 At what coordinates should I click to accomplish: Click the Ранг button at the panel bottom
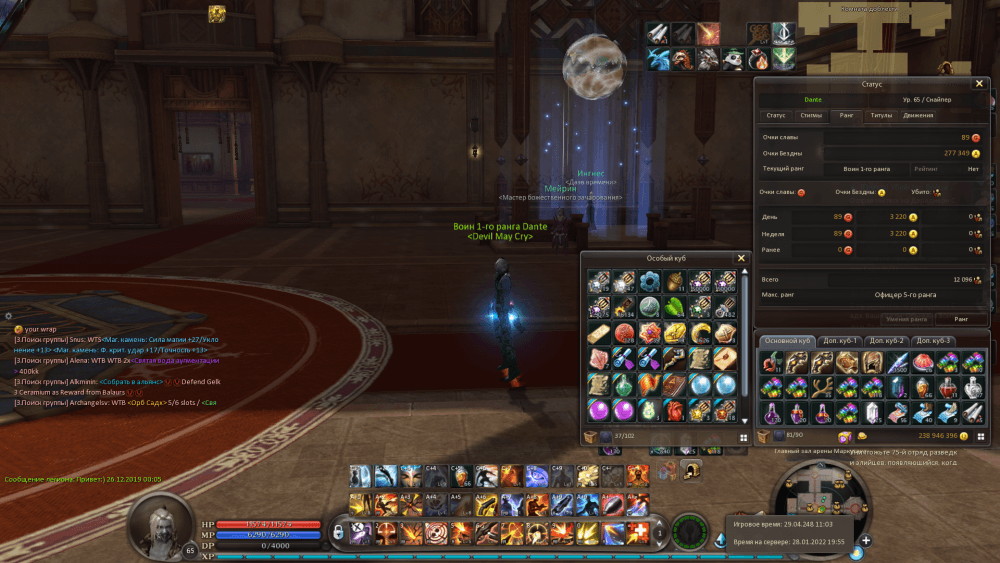point(961,319)
